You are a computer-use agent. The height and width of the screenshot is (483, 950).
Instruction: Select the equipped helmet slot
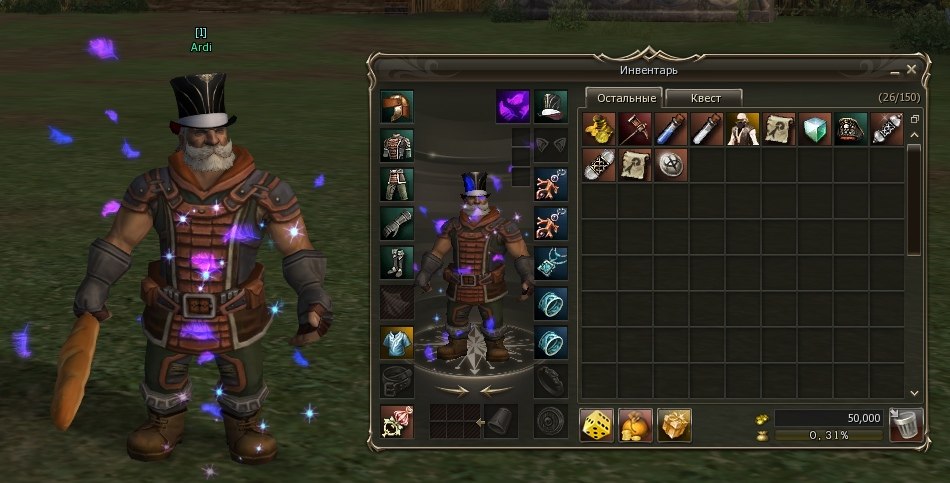click(x=397, y=106)
